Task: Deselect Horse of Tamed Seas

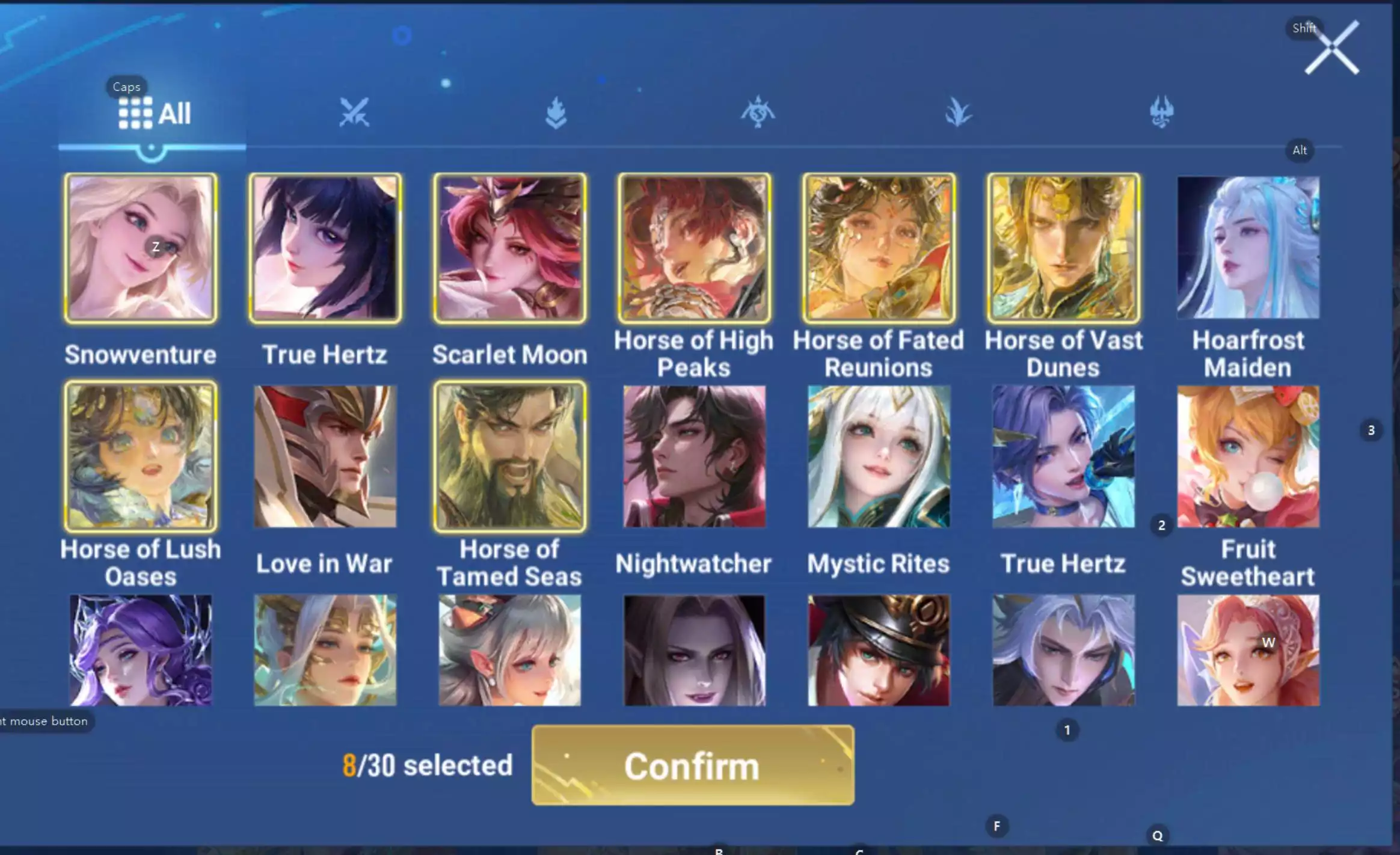Action: tap(509, 457)
